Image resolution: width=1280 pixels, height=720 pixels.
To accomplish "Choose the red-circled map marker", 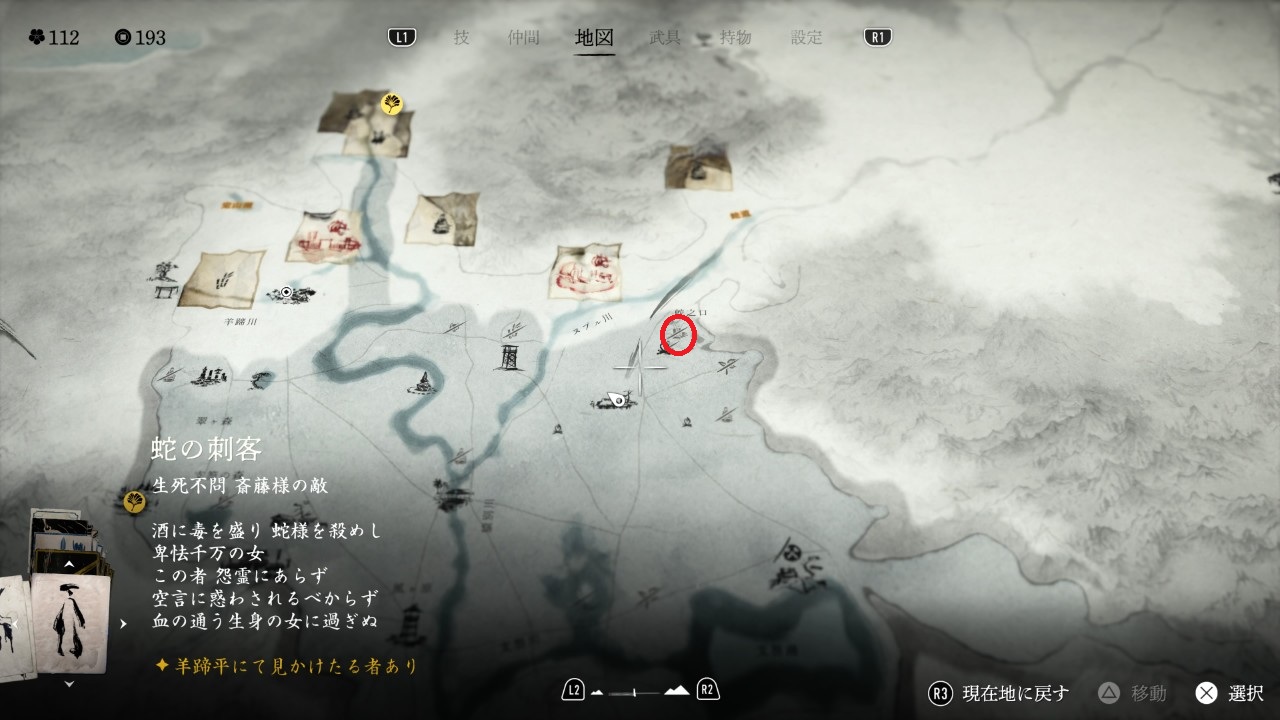I will click(x=679, y=336).
